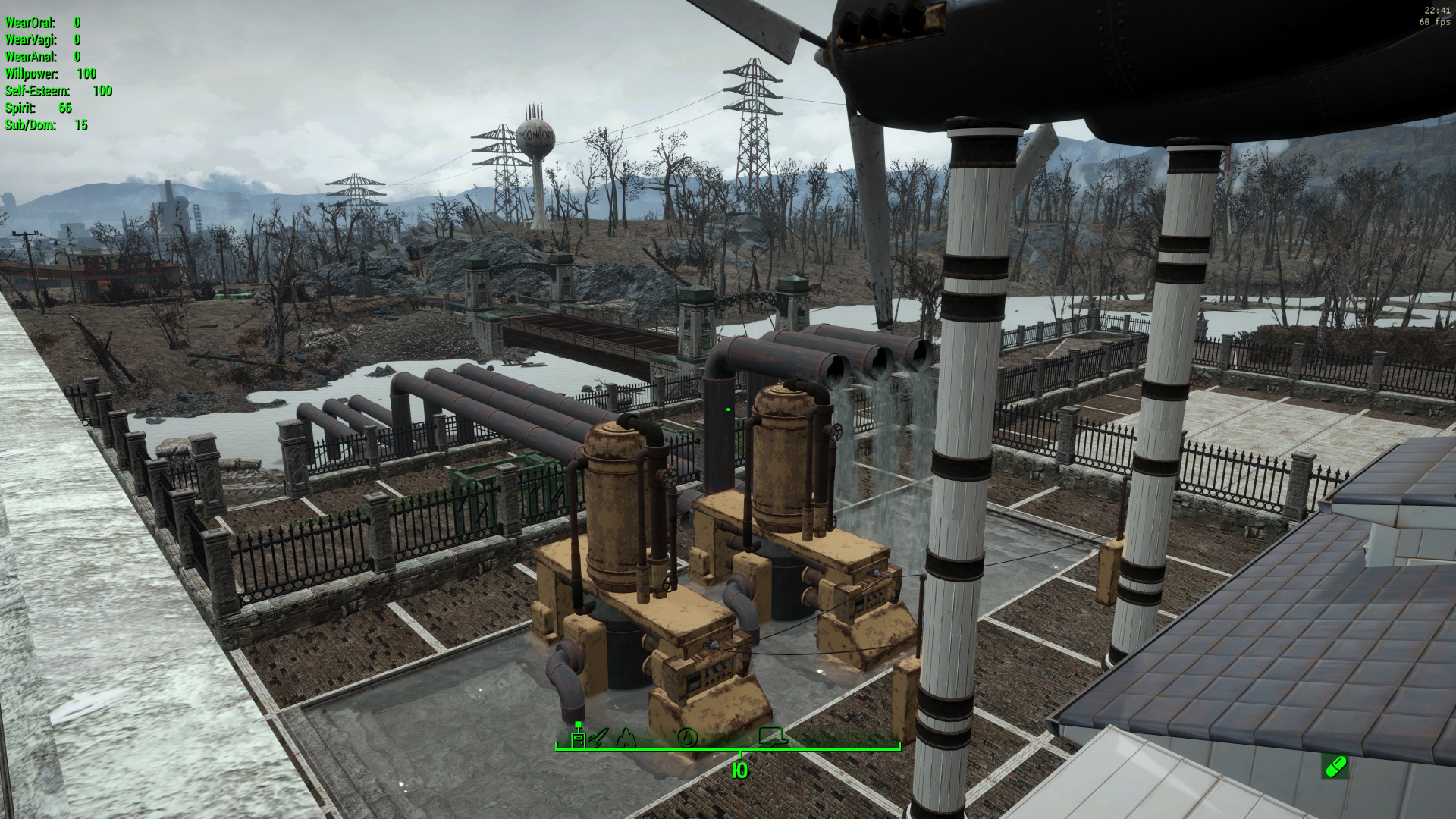
Task: Click the rocket marker on the compass
Action: (x=598, y=737)
